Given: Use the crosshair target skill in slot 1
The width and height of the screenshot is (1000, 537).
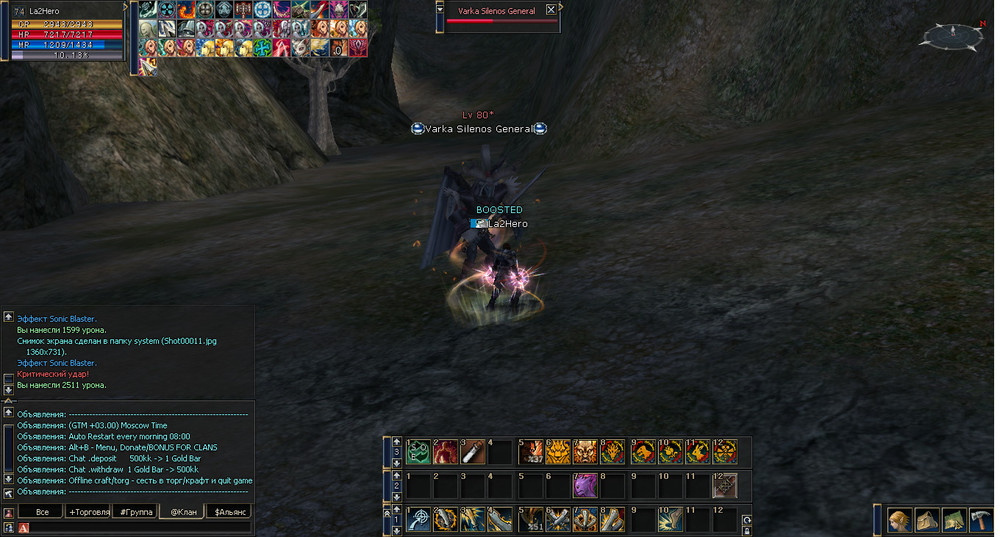Looking at the screenshot, I should [418, 519].
